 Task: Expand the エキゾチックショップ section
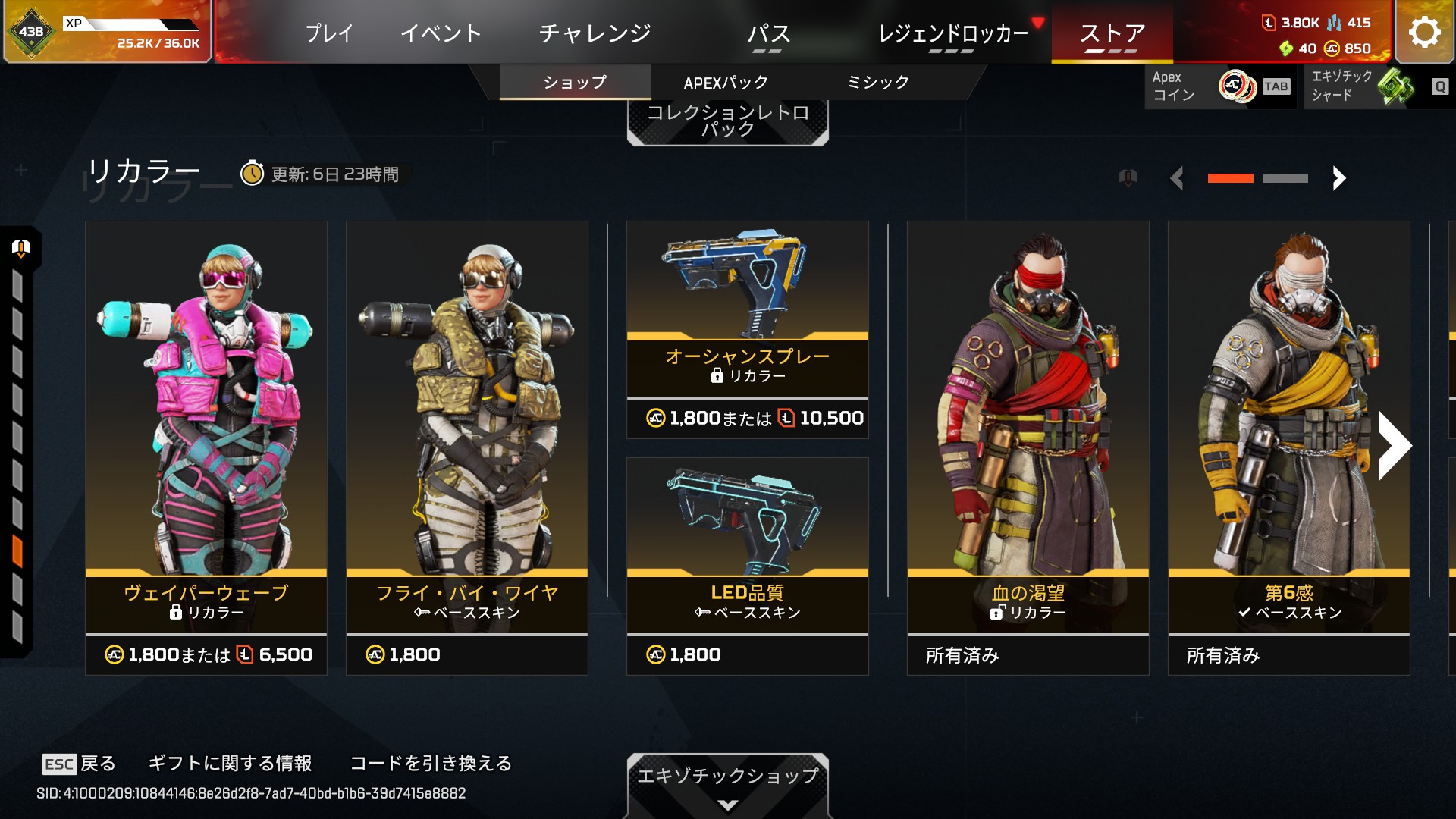point(727,785)
